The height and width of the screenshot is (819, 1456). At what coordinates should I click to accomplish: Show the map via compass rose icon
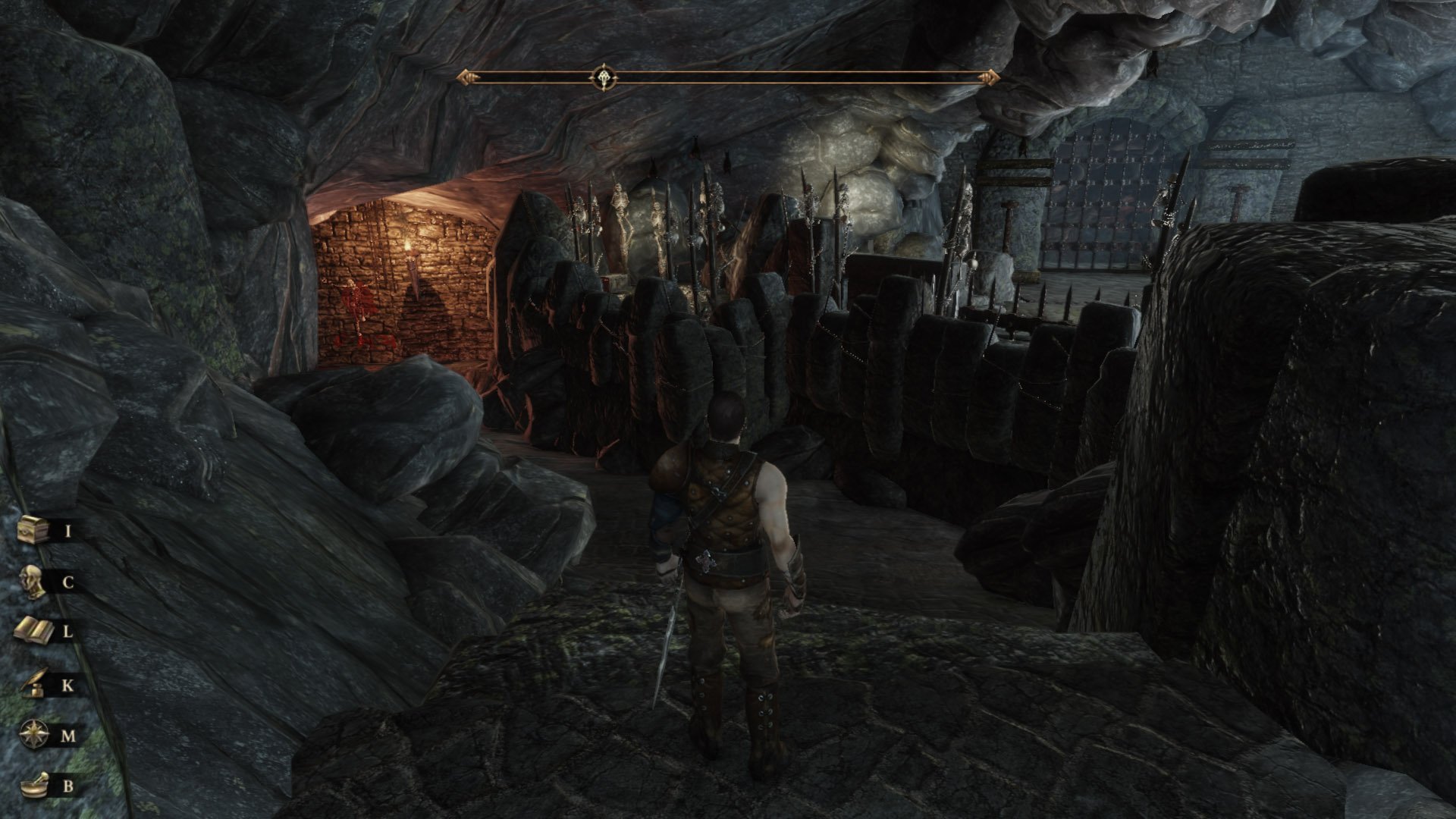[35, 735]
